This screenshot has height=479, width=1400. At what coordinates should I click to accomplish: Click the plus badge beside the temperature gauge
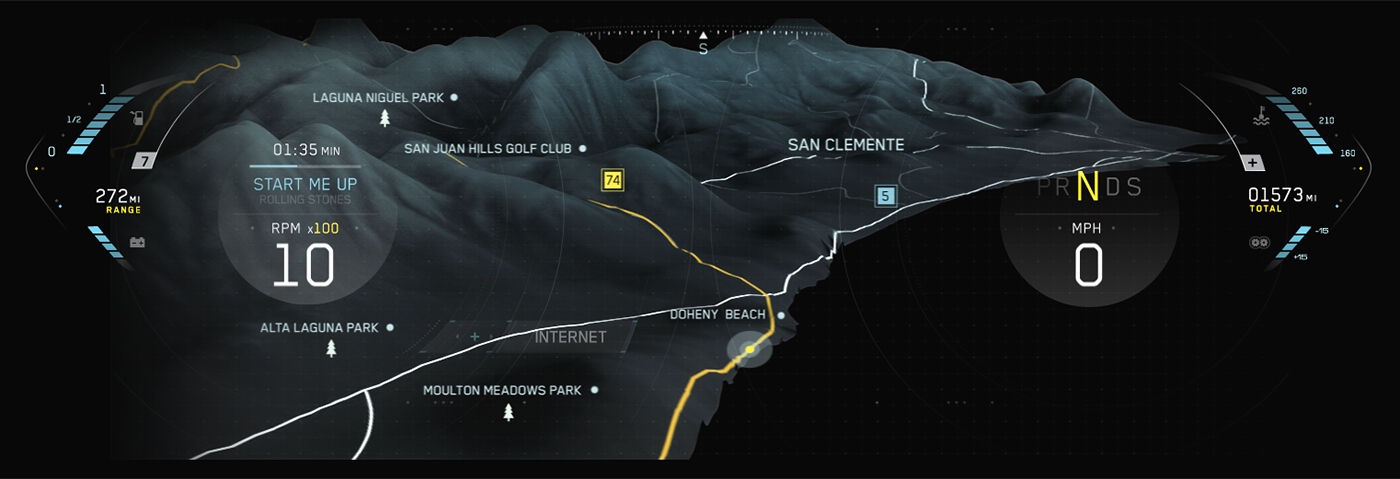coord(1252,162)
